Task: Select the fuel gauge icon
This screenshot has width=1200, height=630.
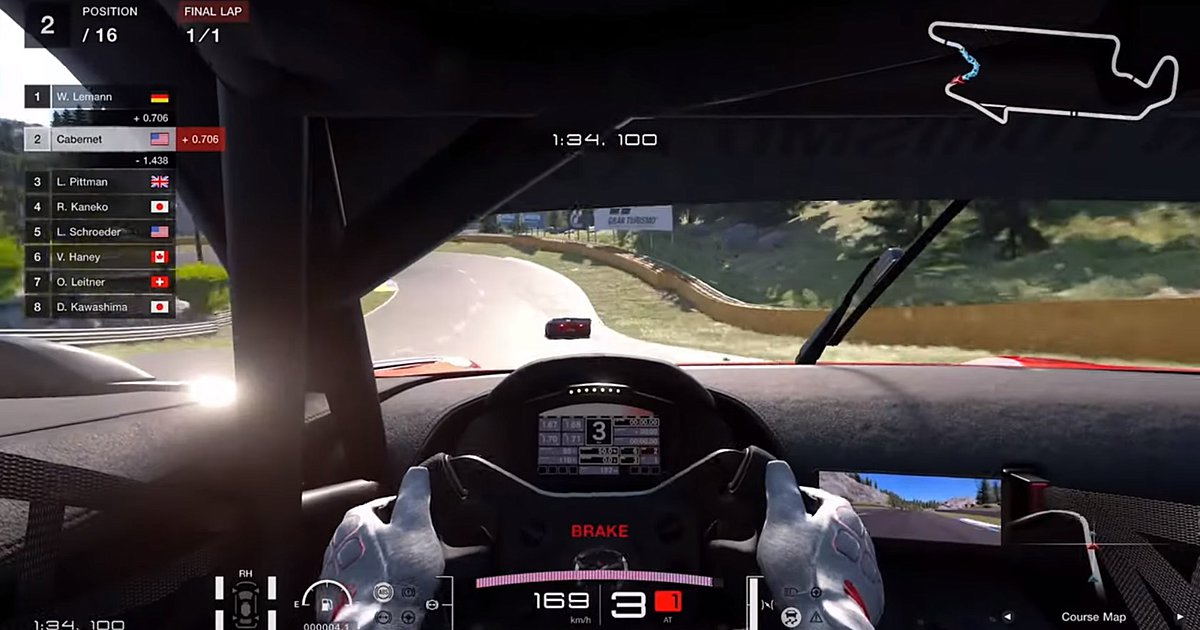Action: point(325,604)
